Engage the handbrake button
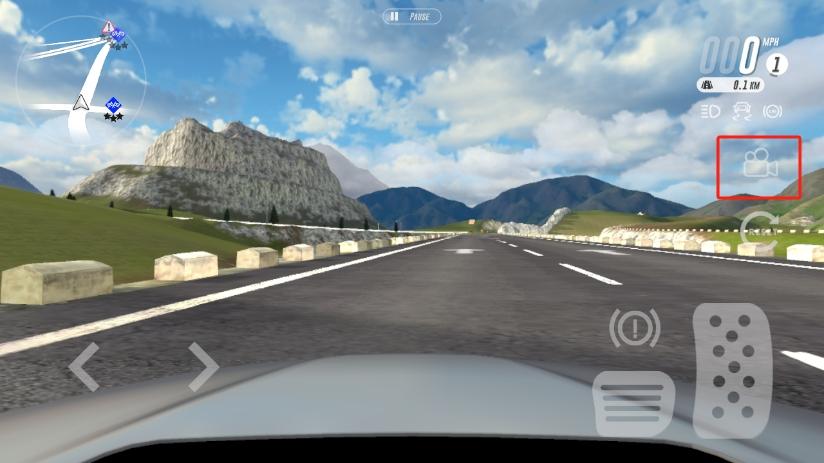This screenshot has height=463, width=824. (634, 327)
